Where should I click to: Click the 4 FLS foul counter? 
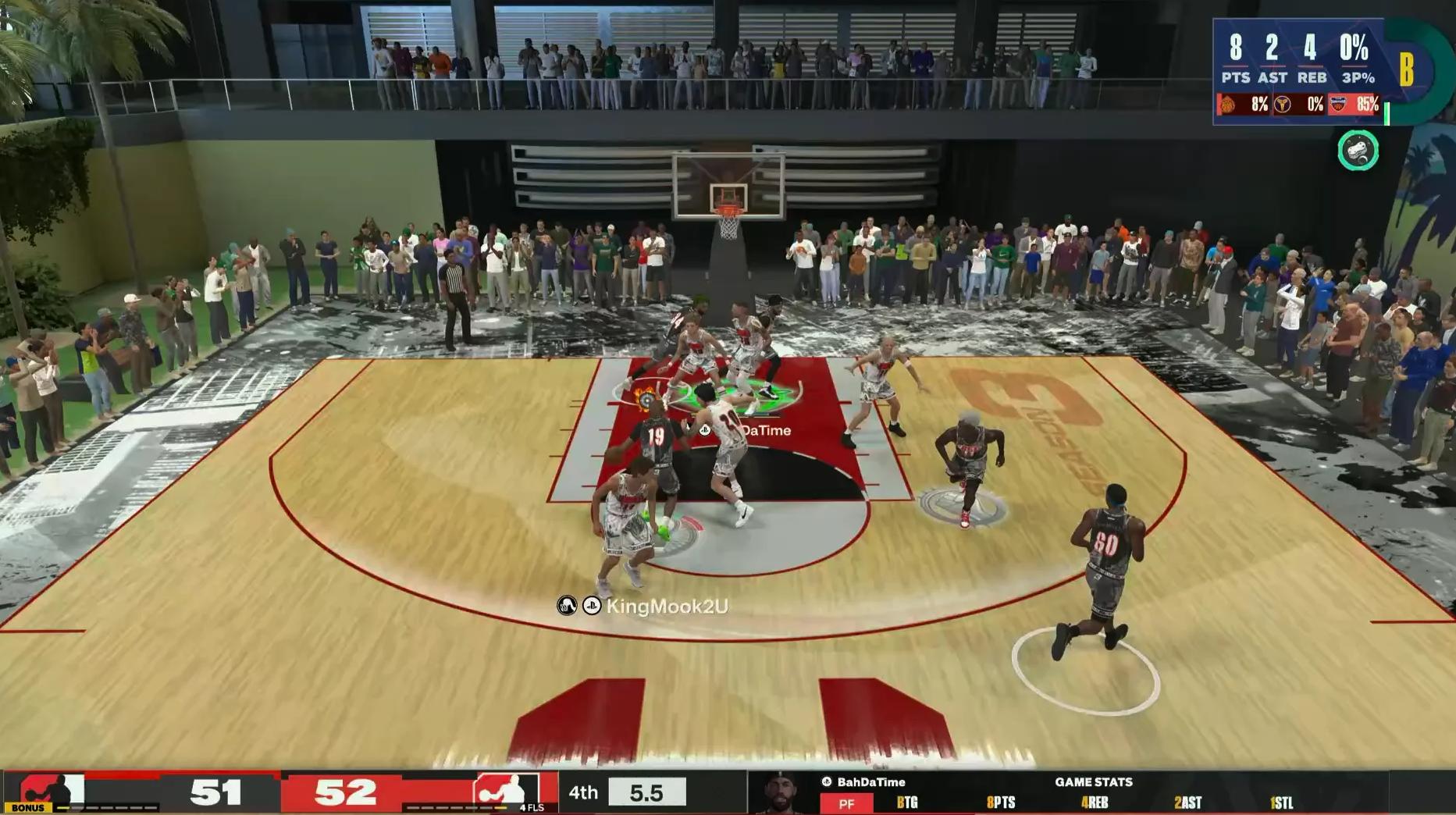(x=532, y=808)
